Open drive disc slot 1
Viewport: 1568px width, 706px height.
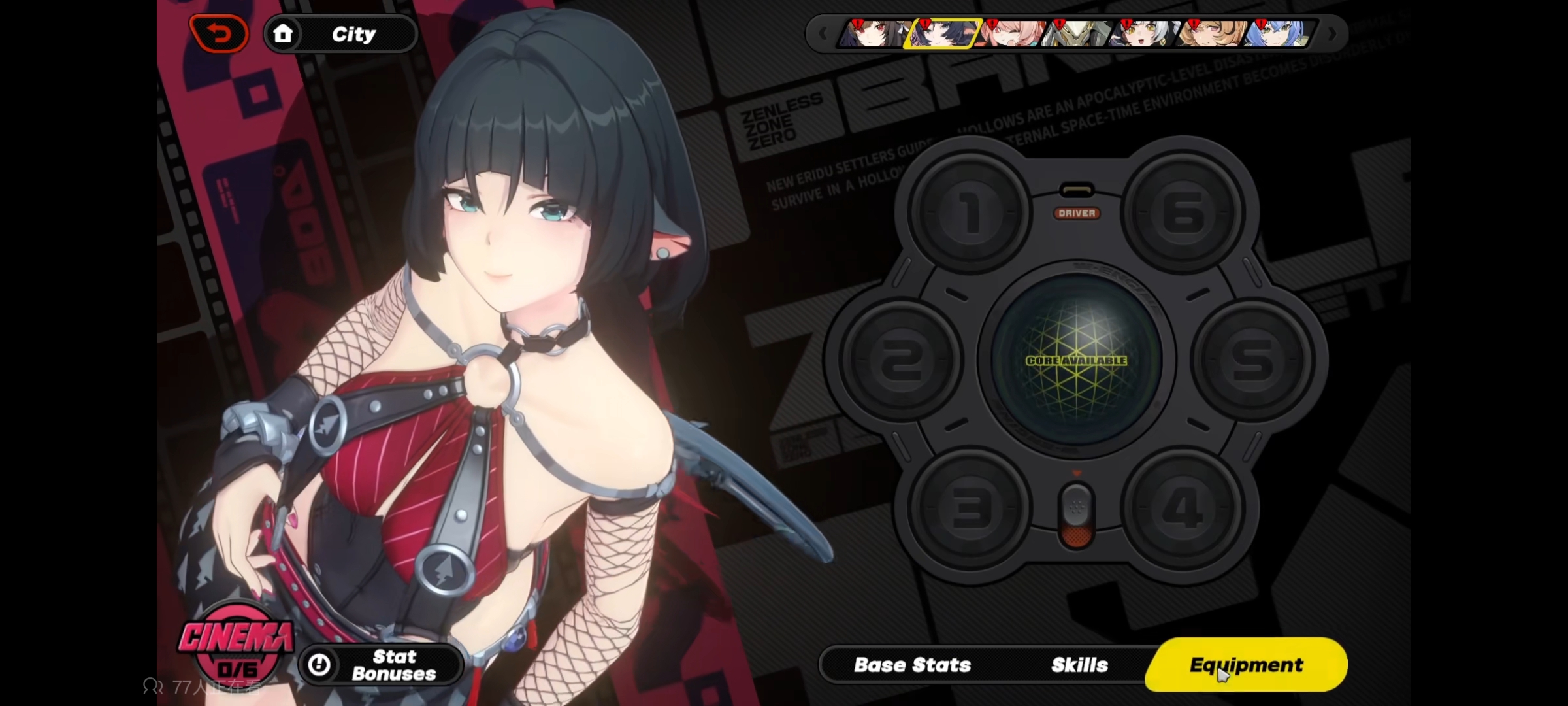[x=969, y=212]
